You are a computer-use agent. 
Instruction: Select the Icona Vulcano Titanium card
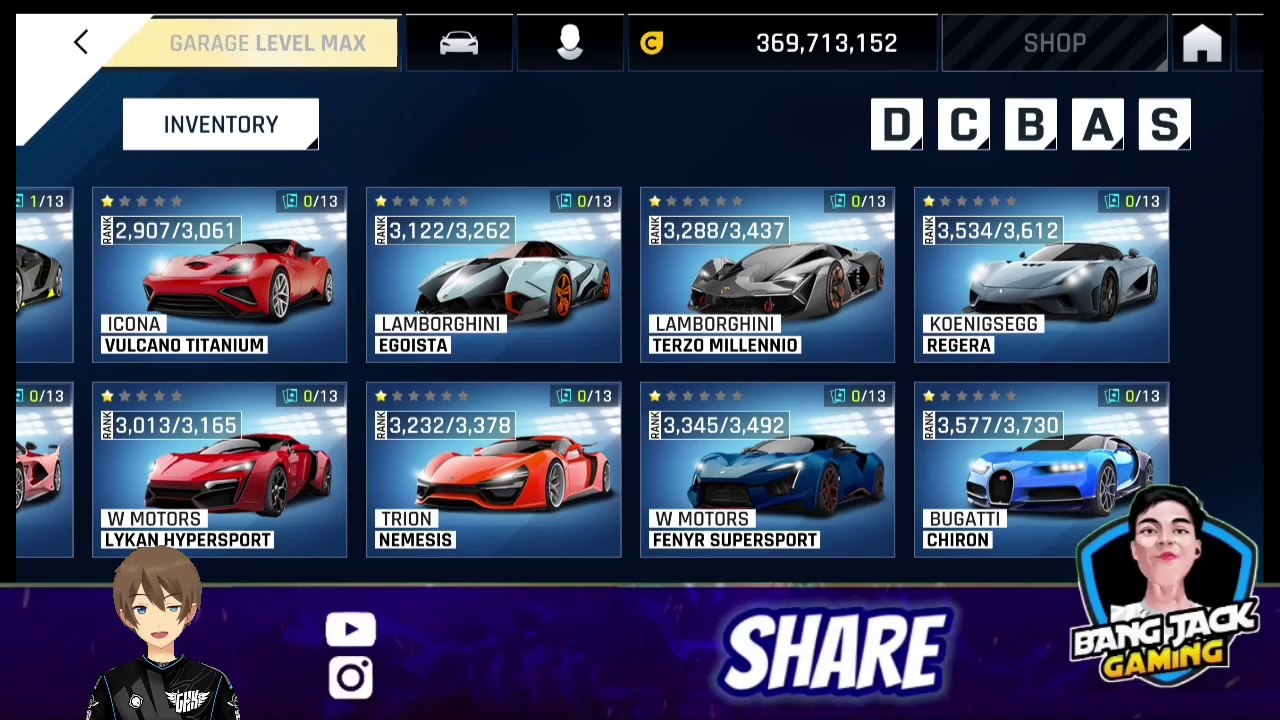click(x=219, y=275)
